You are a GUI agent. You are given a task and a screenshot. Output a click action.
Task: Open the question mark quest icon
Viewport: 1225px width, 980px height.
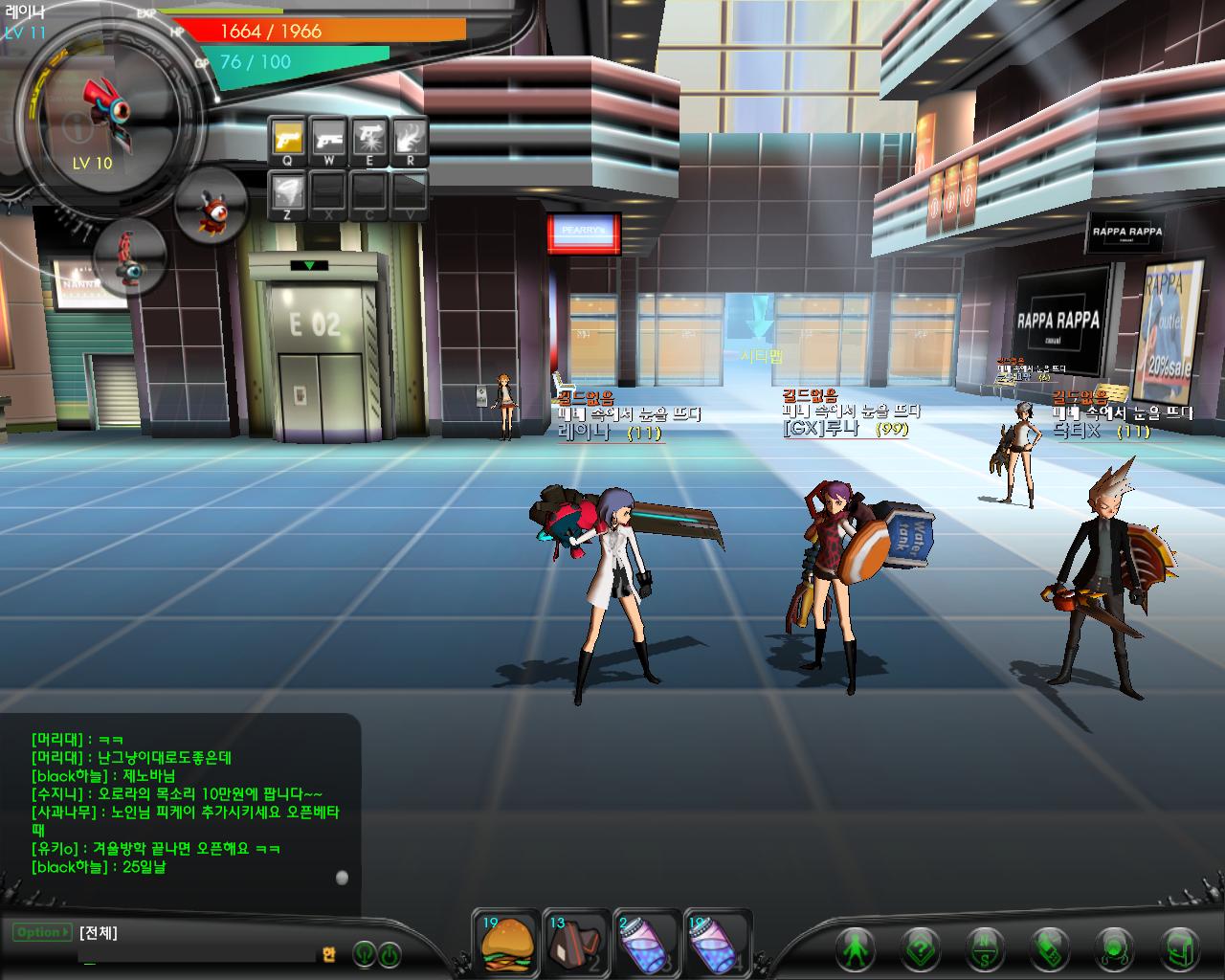[x=920, y=948]
